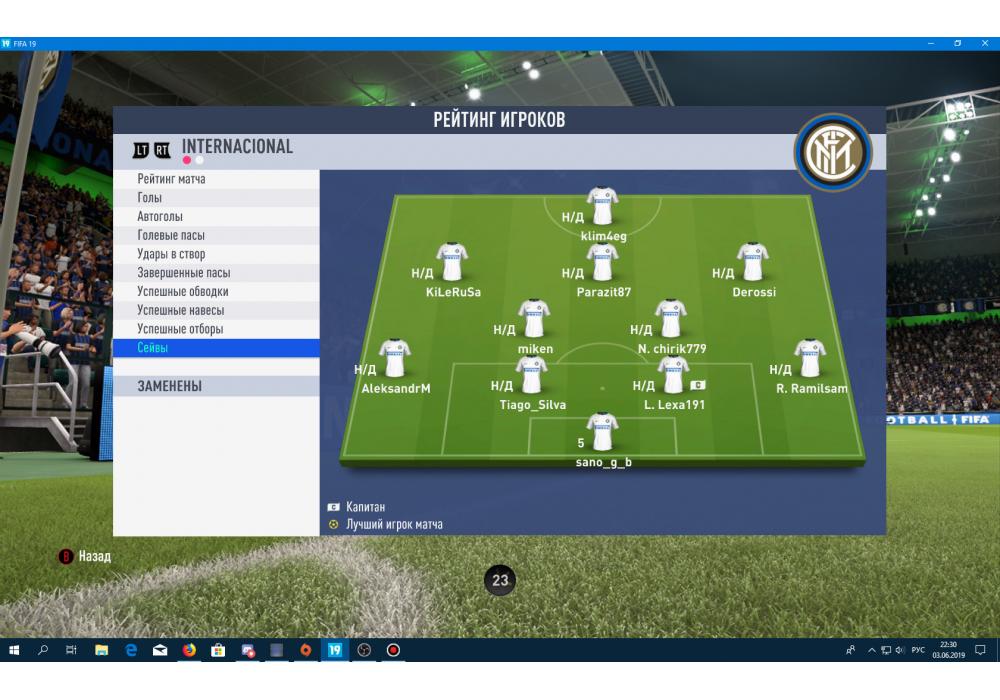This screenshot has width=1000, height=700.
Task: Select Удары в створ row
Action: point(216,254)
